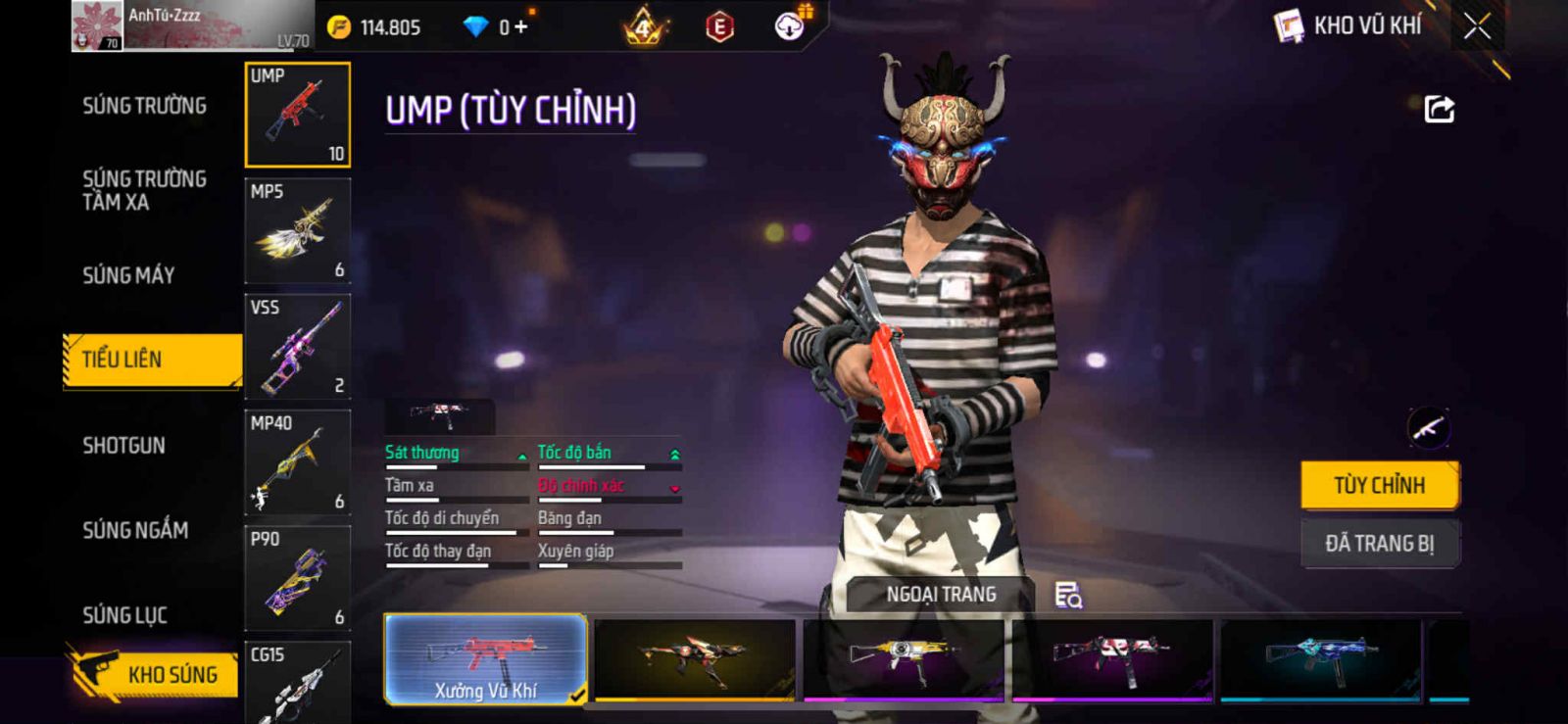Switch to the Súng Ngắm category
The image size is (1568, 724).
135,530
